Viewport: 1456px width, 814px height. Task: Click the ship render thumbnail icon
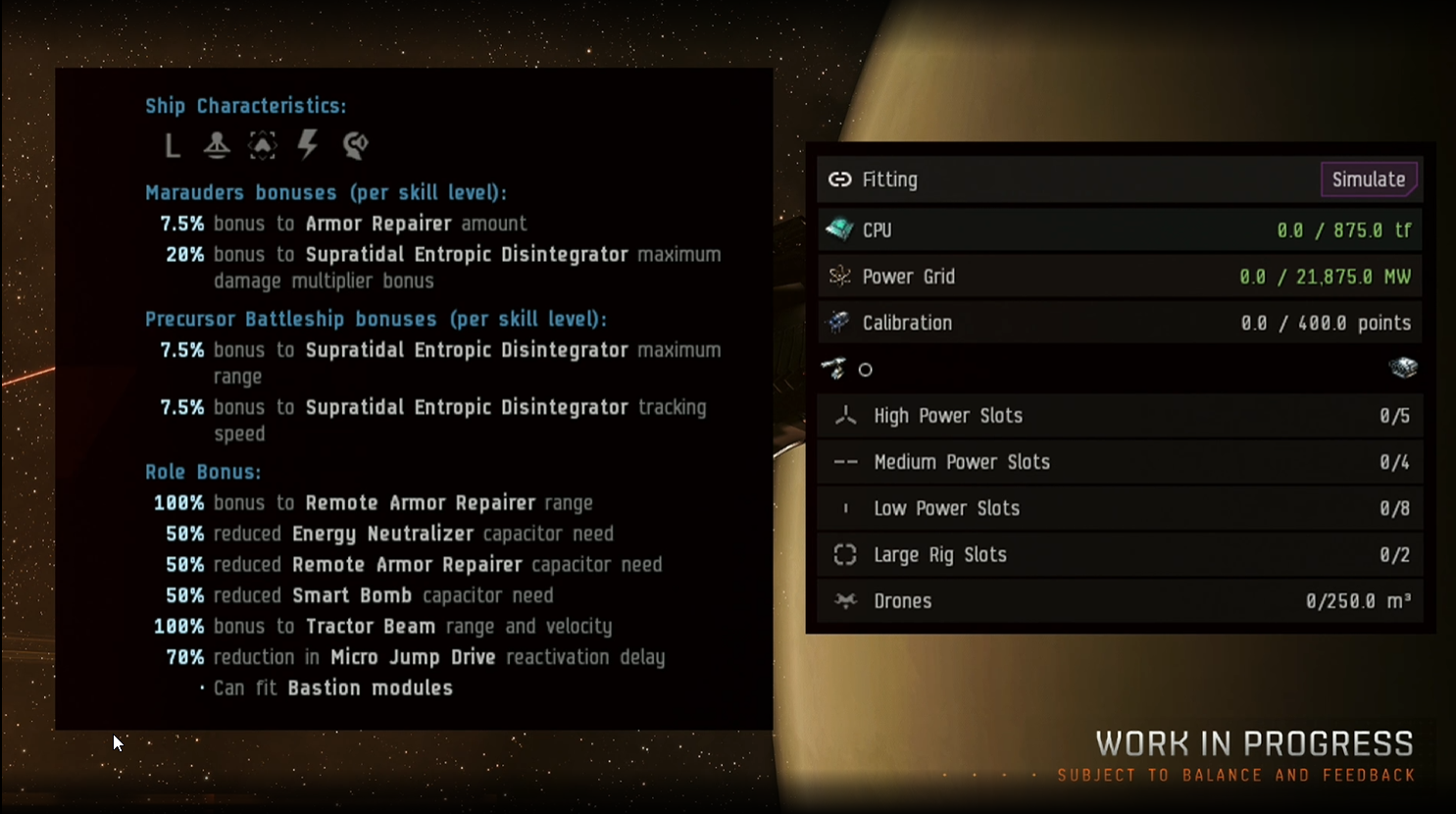coord(1402,369)
